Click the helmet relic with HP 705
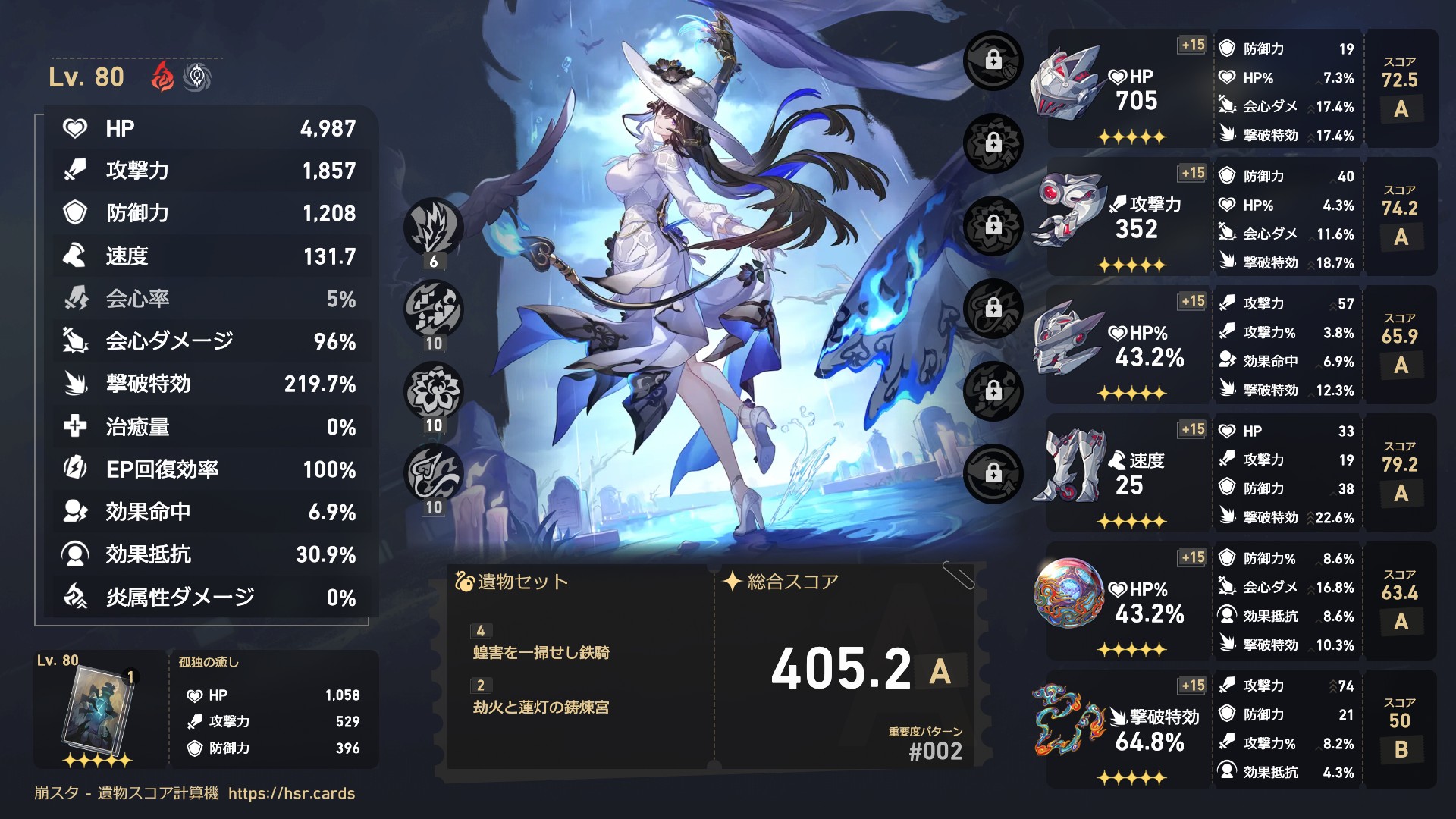 click(x=1066, y=82)
